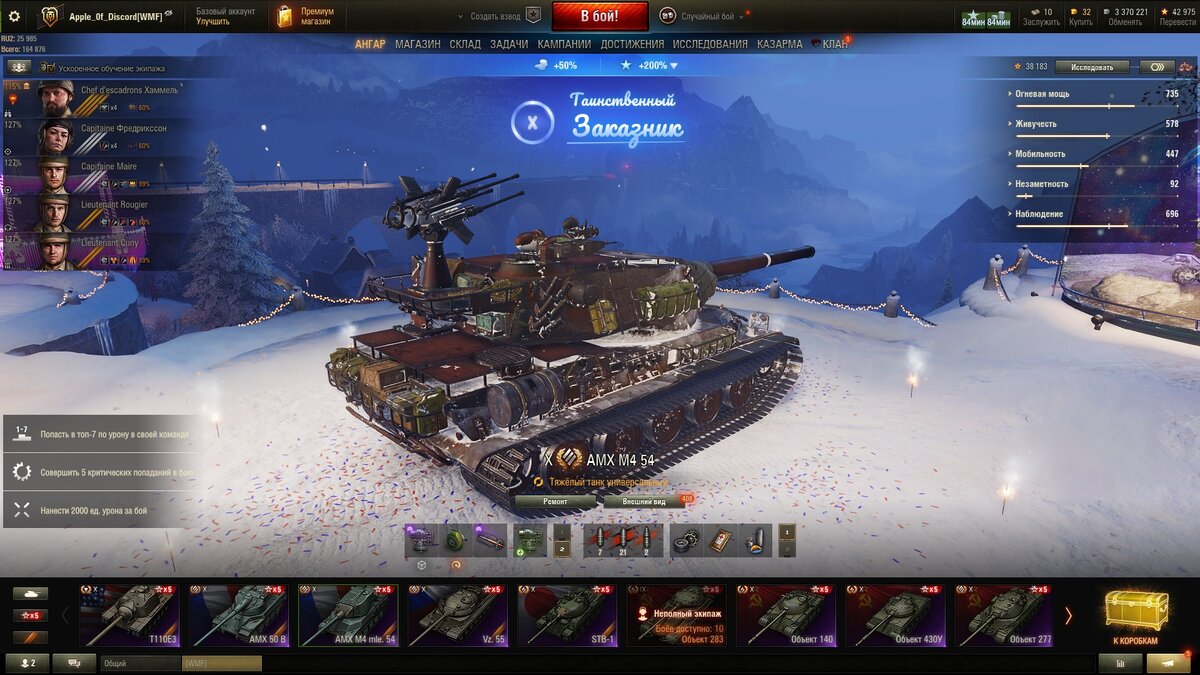Select the Объект 277 tank
The image size is (1200, 675).
coord(1004,616)
